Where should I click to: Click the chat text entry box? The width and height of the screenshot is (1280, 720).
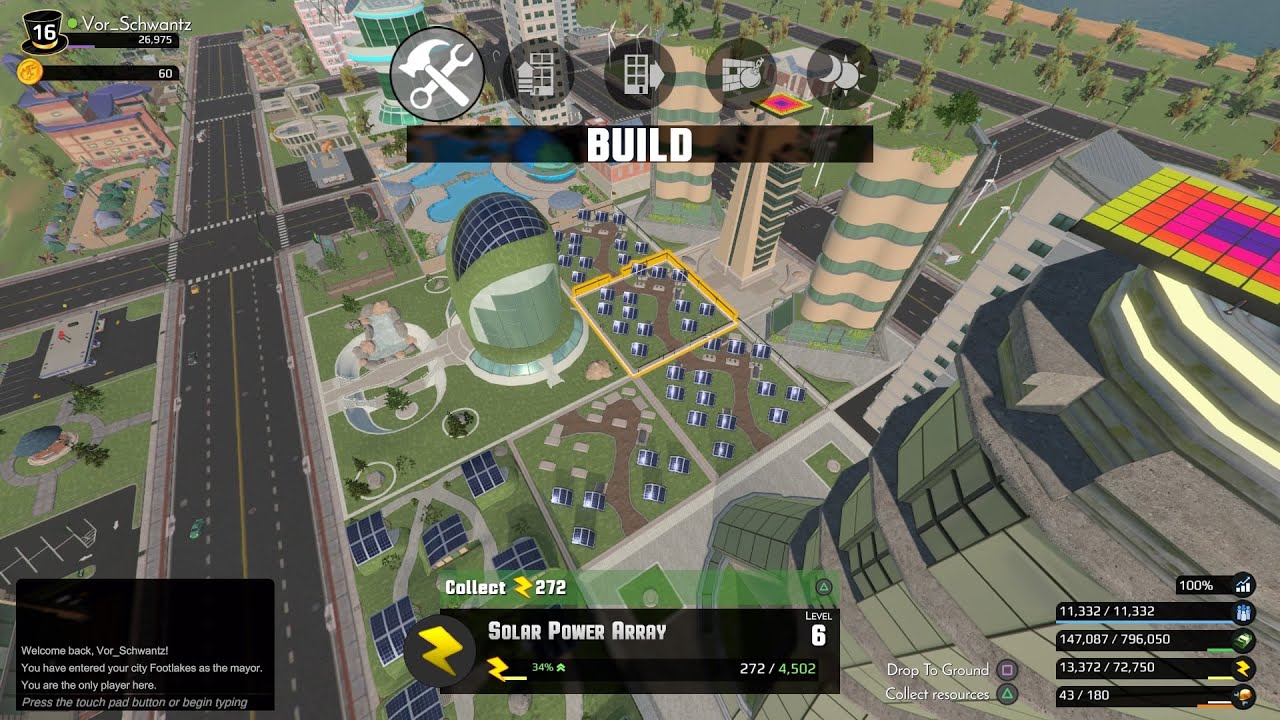coord(145,702)
